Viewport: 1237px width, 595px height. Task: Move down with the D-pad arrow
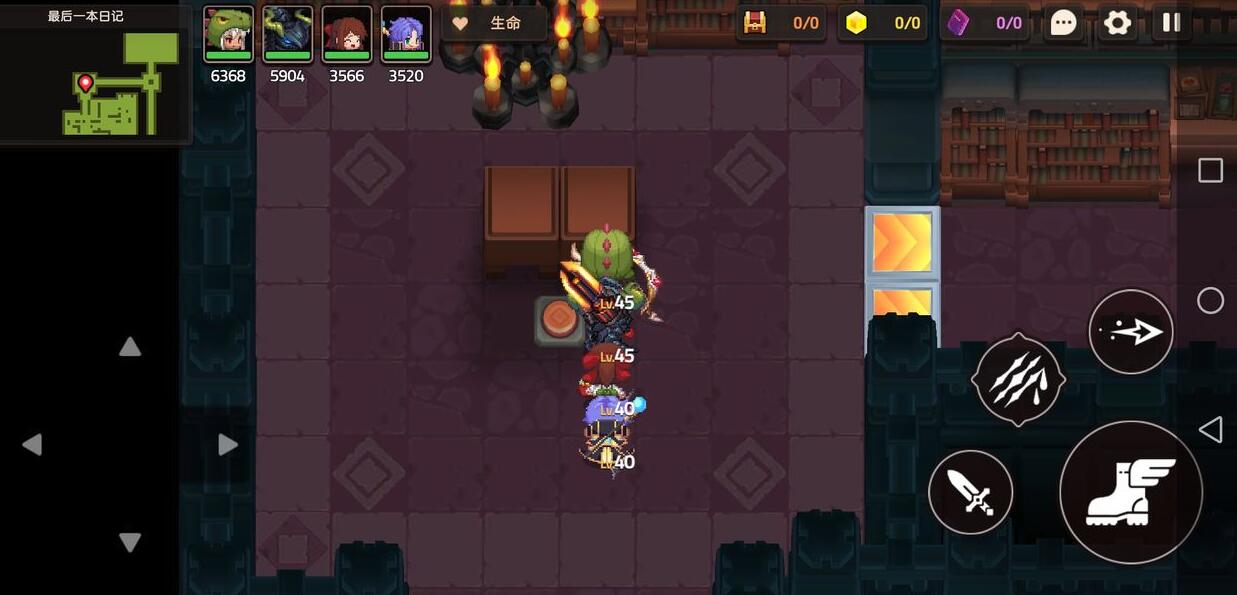pyautogui.click(x=130, y=542)
